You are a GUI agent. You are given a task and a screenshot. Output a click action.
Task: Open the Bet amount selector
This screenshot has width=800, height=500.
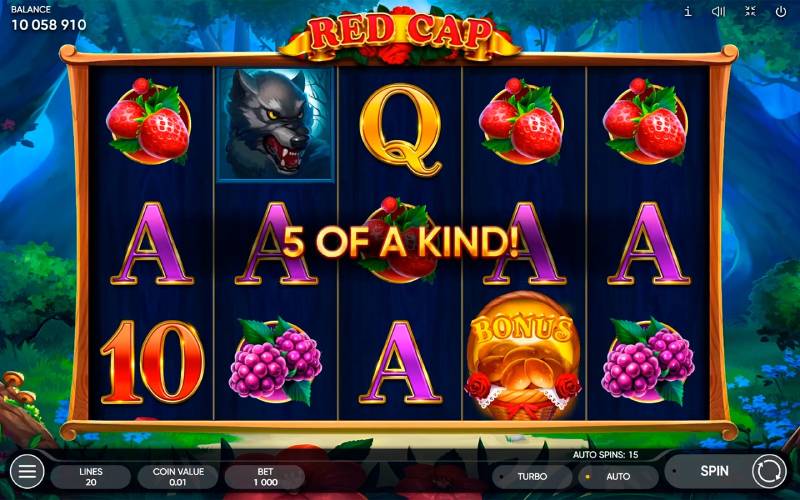click(x=265, y=475)
